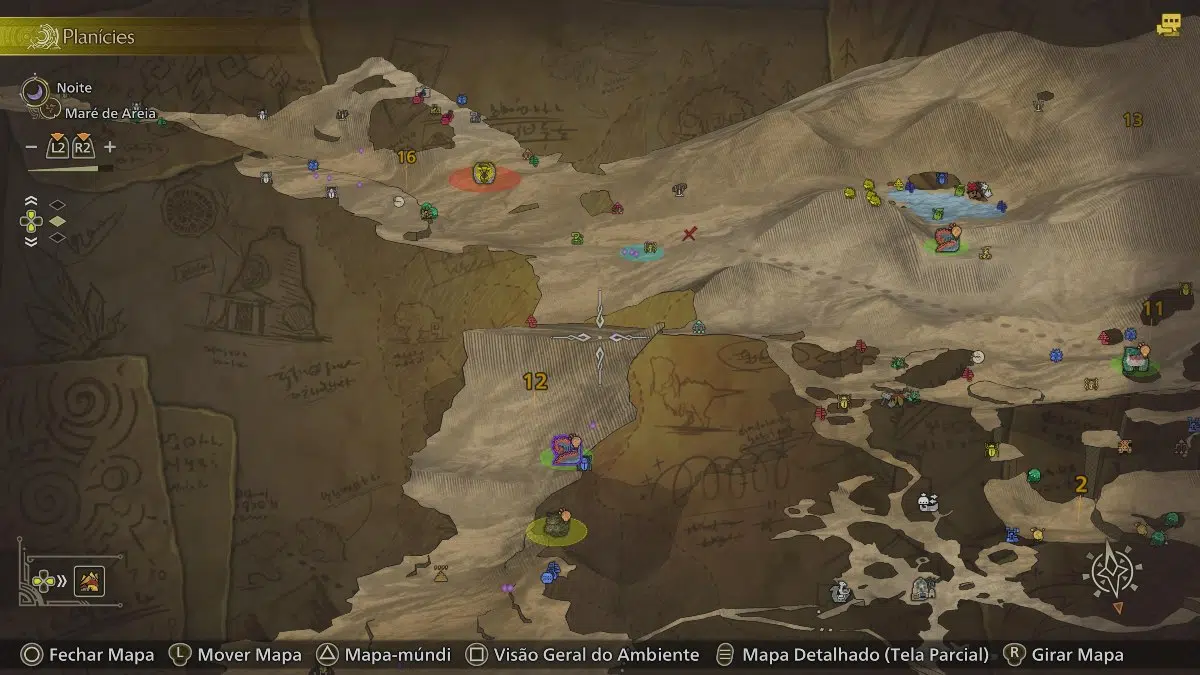Select the monster icon on the red circle
1200x675 pixels.
pos(485,175)
